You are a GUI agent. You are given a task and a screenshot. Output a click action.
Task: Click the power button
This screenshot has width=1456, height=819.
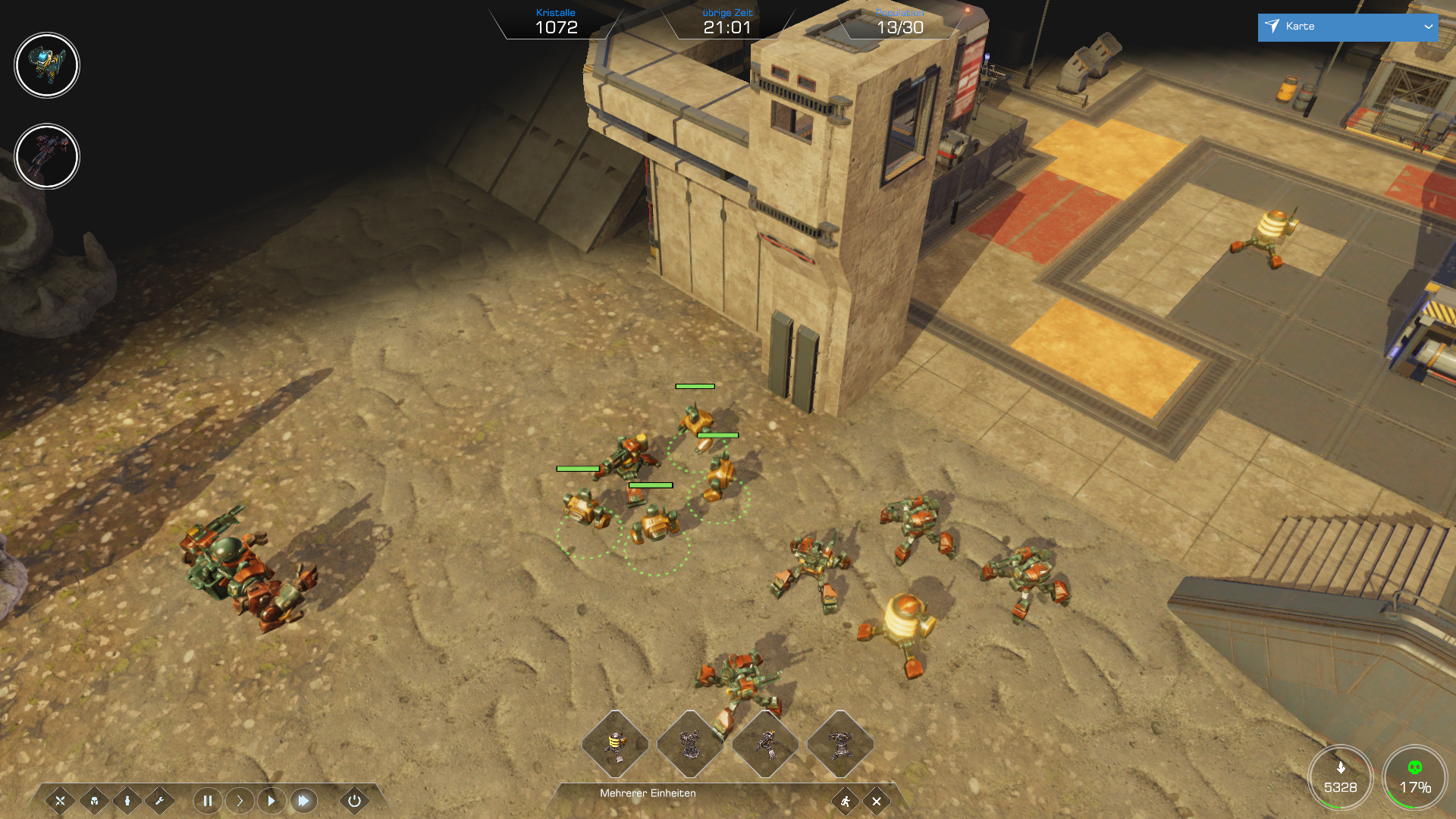tap(354, 801)
